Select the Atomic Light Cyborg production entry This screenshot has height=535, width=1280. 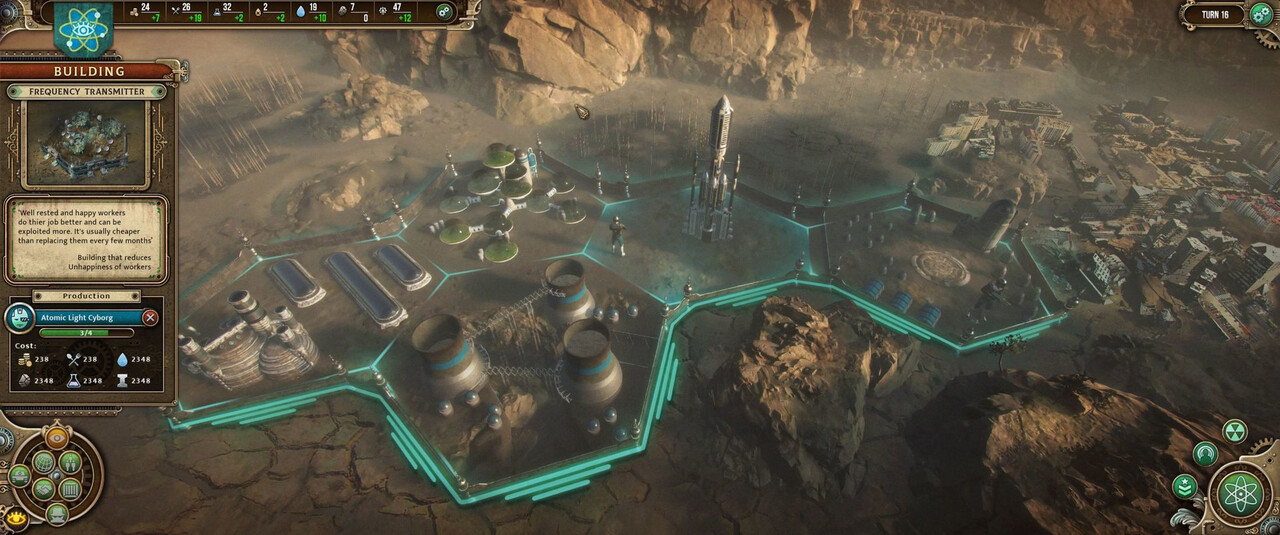(x=80, y=317)
